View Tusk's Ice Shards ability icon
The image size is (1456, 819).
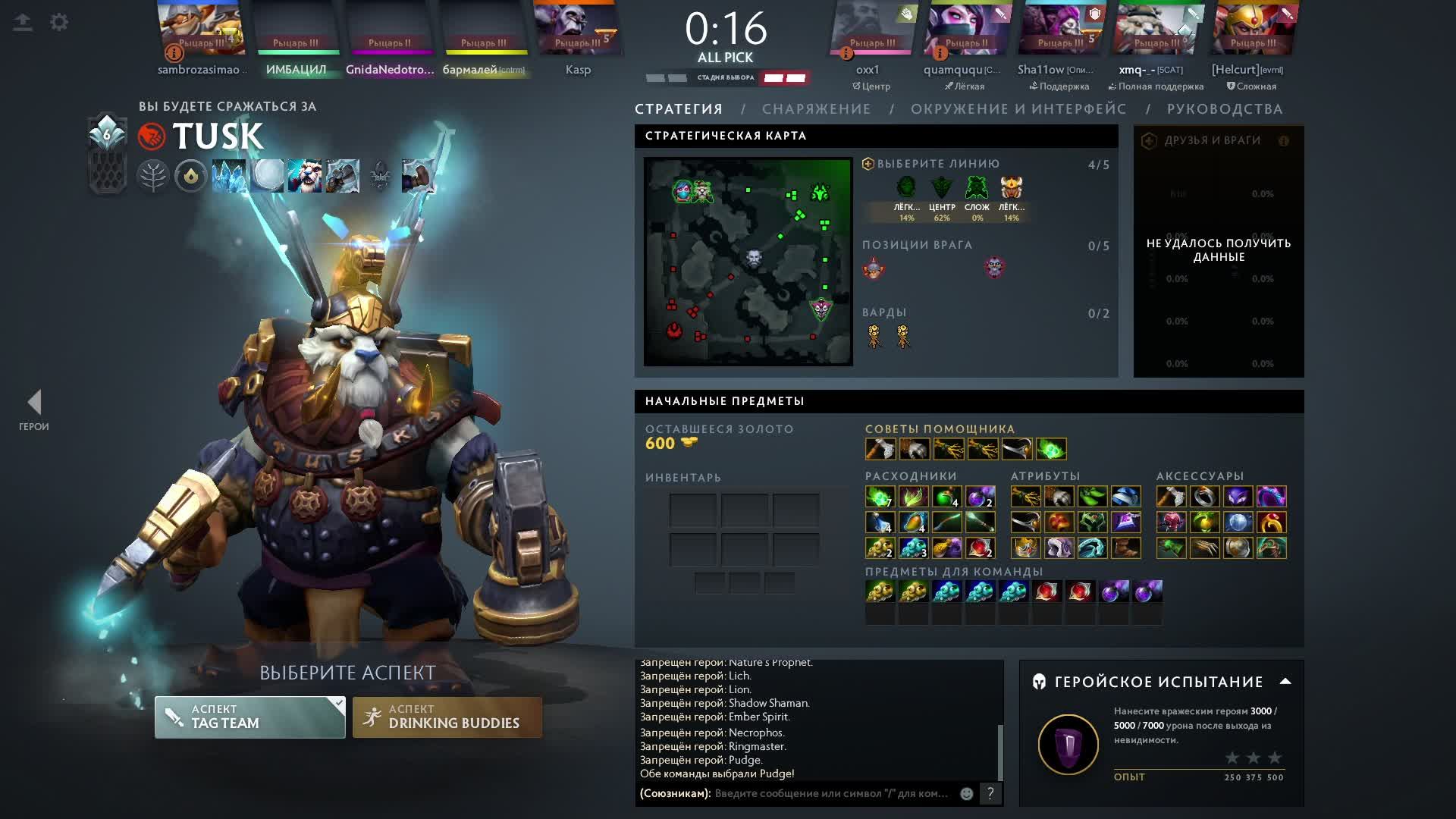point(229,176)
